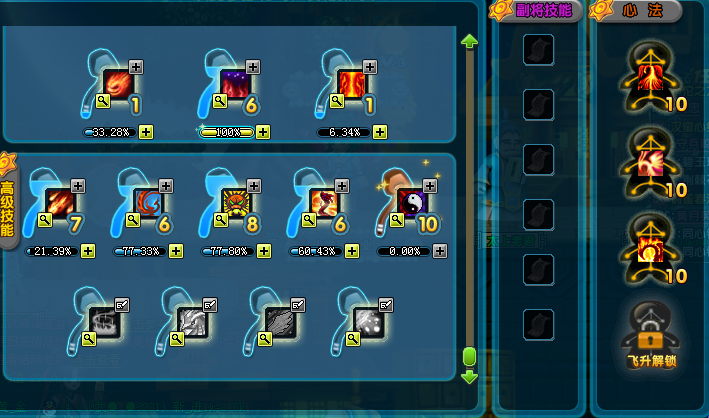Image resolution: width=709 pixels, height=418 pixels.
Task: Click the scroll-up arrow of the skill list
Action: [469, 41]
